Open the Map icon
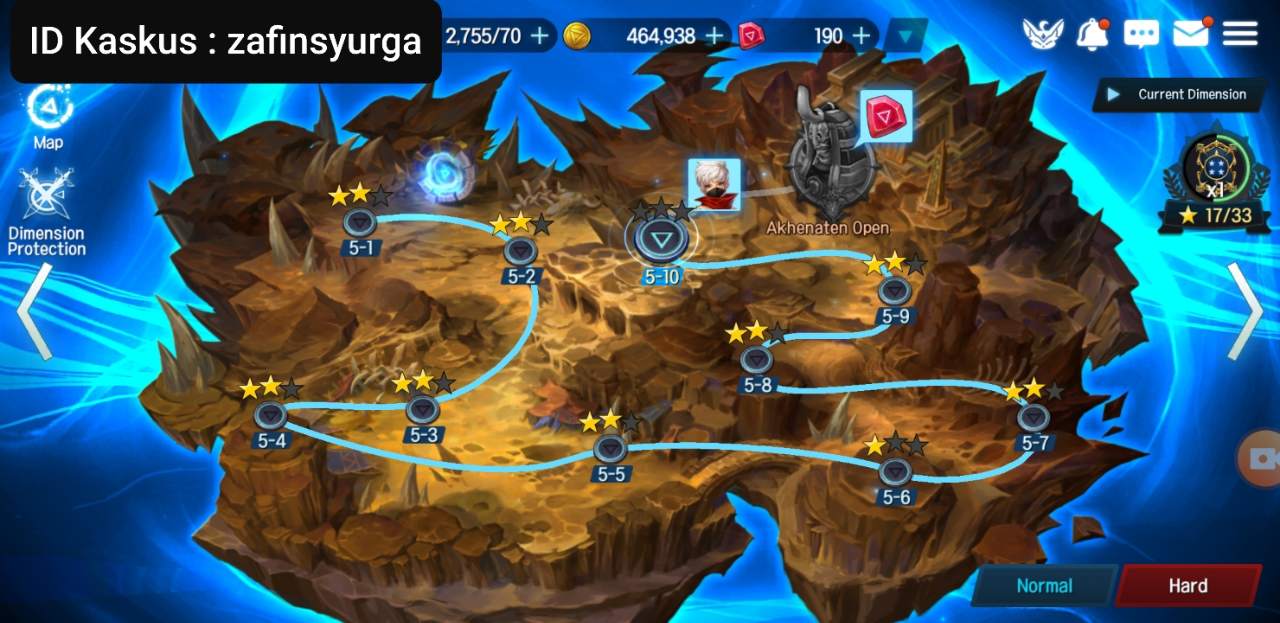 [47, 110]
